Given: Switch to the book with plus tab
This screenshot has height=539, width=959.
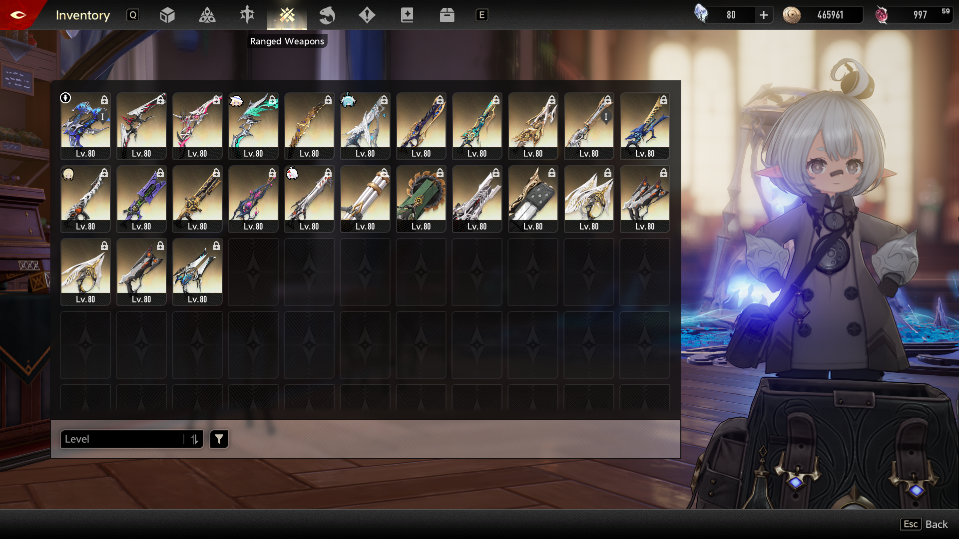Looking at the screenshot, I should coord(407,15).
